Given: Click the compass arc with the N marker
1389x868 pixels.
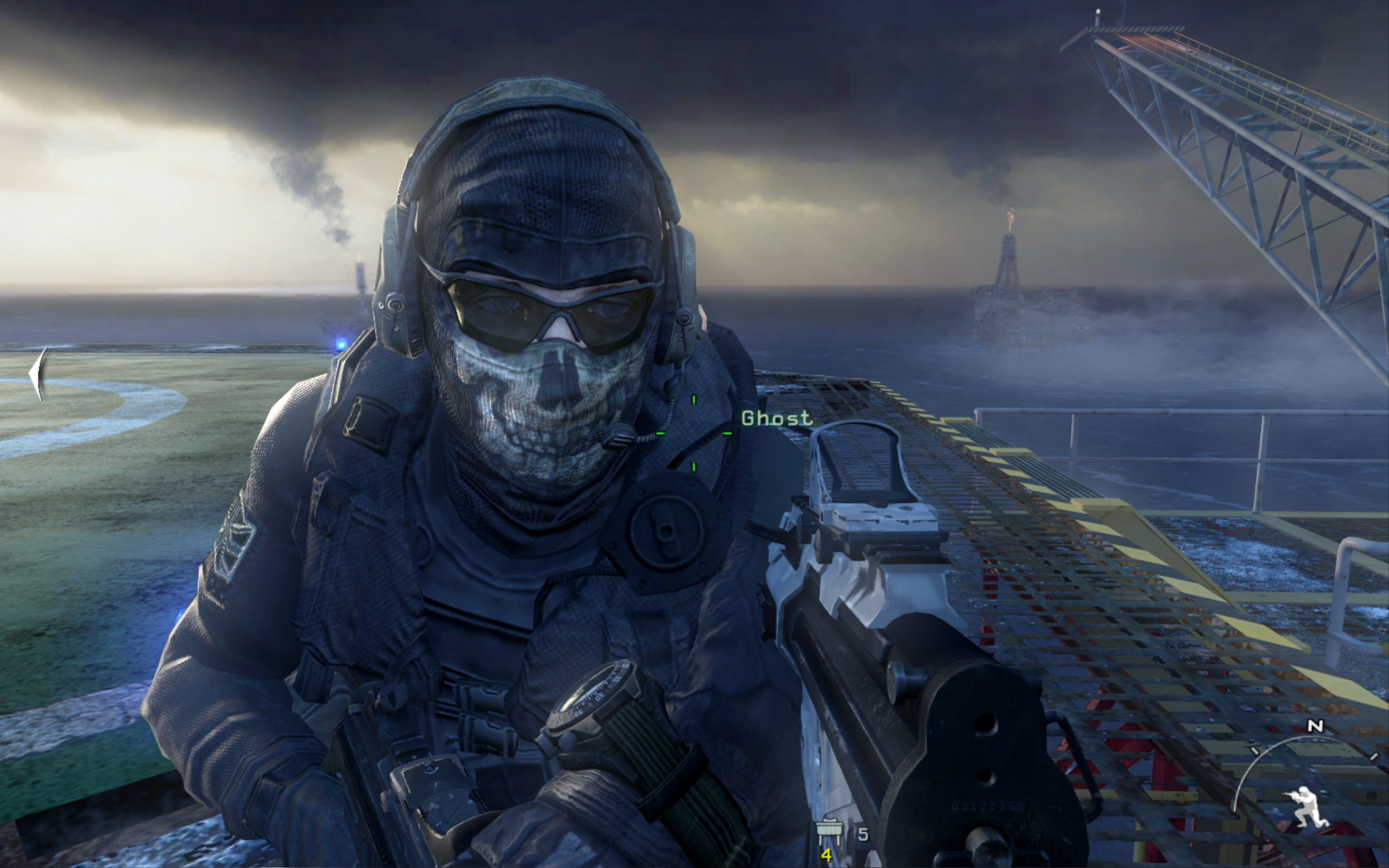Looking at the screenshot, I should pos(1306,749).
